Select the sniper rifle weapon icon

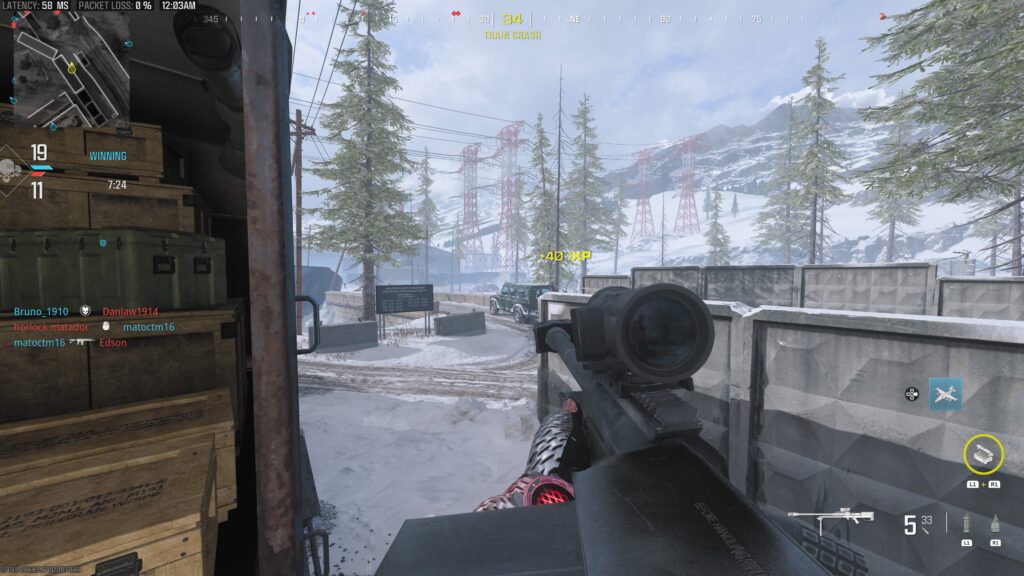[x=830, y=520]
